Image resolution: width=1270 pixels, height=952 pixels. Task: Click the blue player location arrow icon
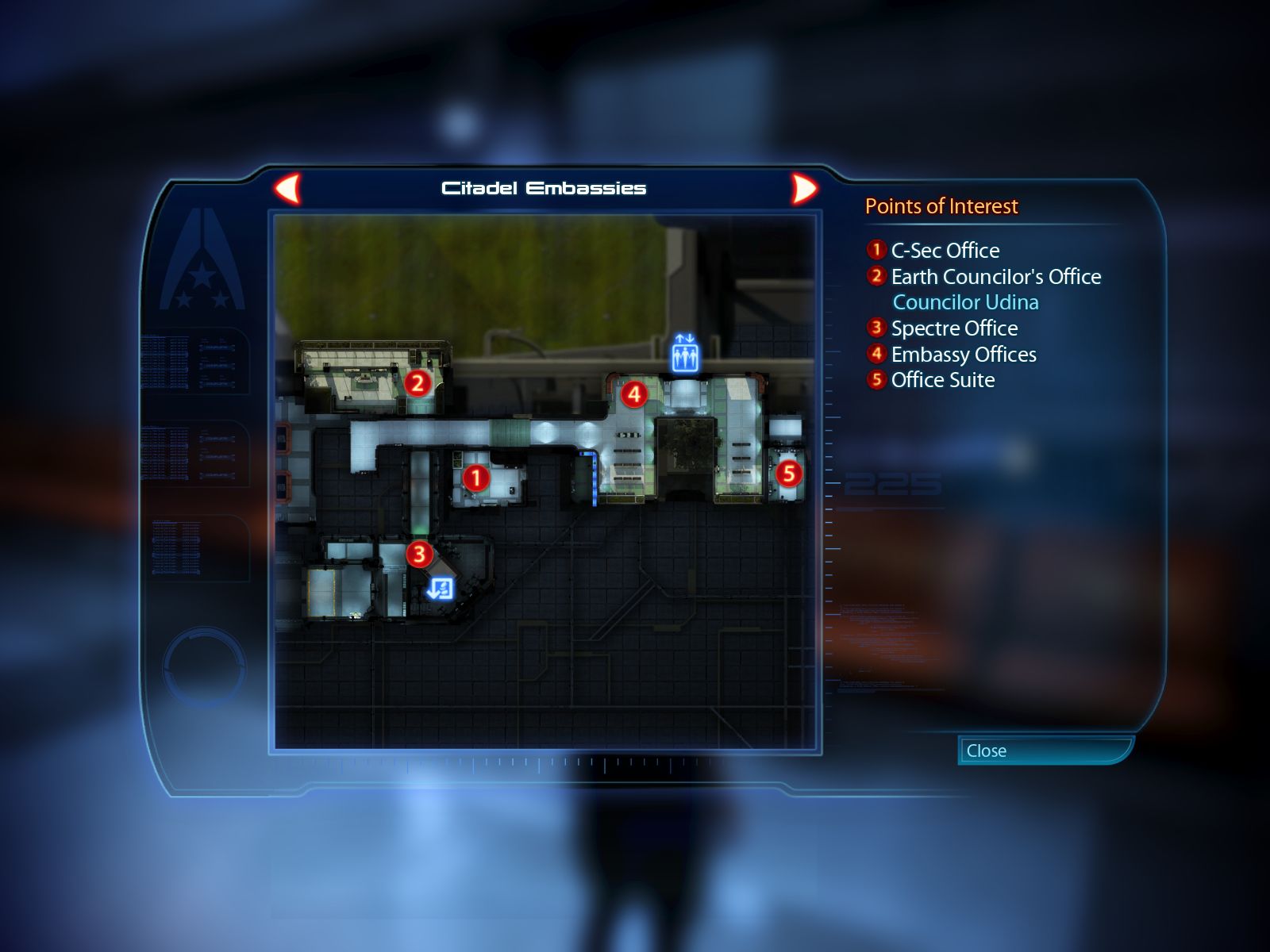click(440, 589)
